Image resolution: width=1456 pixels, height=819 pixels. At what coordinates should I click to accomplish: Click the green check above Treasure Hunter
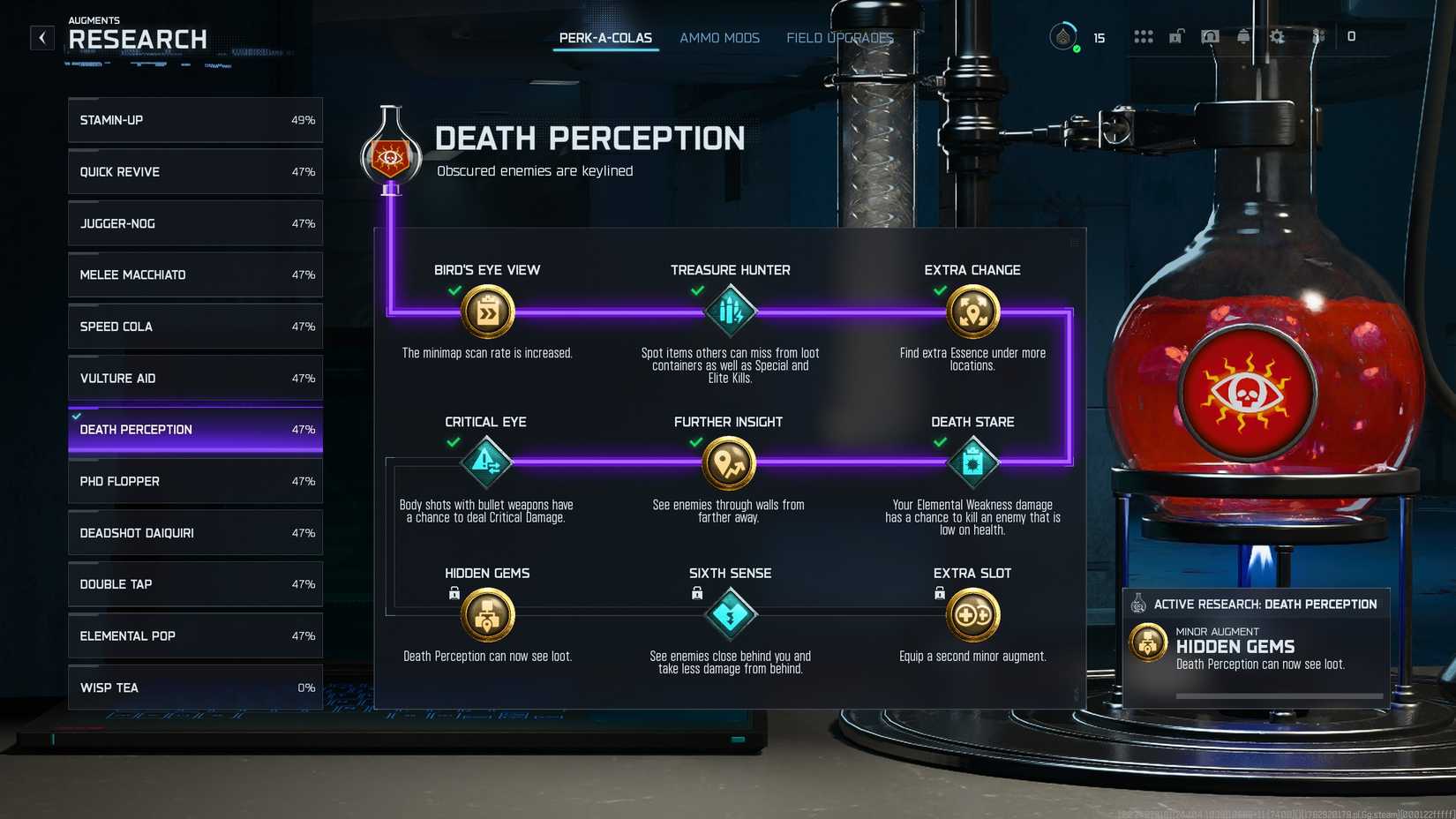coord(695,291)
